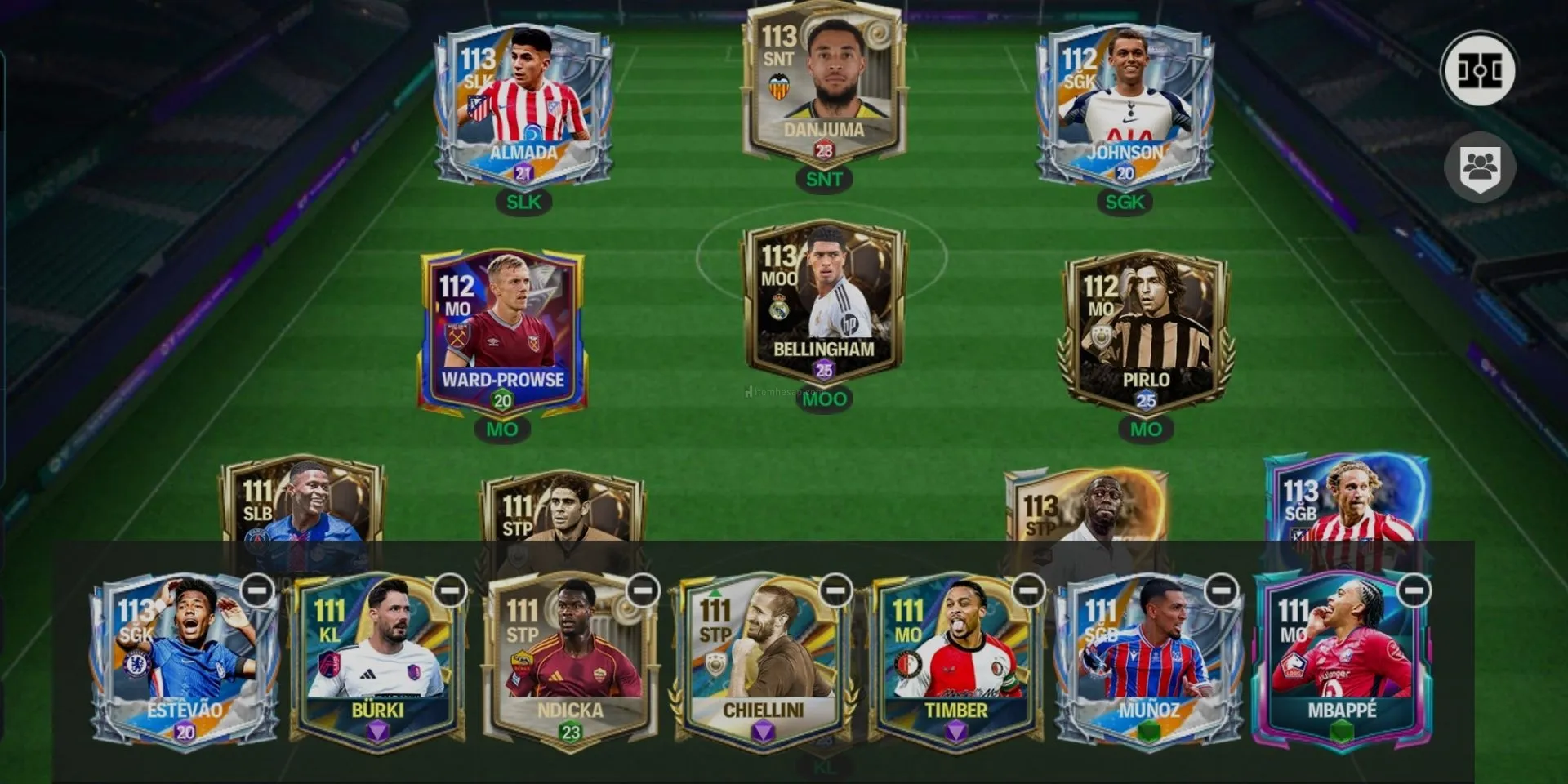Select the Johnson SGK player card

tap(1125, 106)
